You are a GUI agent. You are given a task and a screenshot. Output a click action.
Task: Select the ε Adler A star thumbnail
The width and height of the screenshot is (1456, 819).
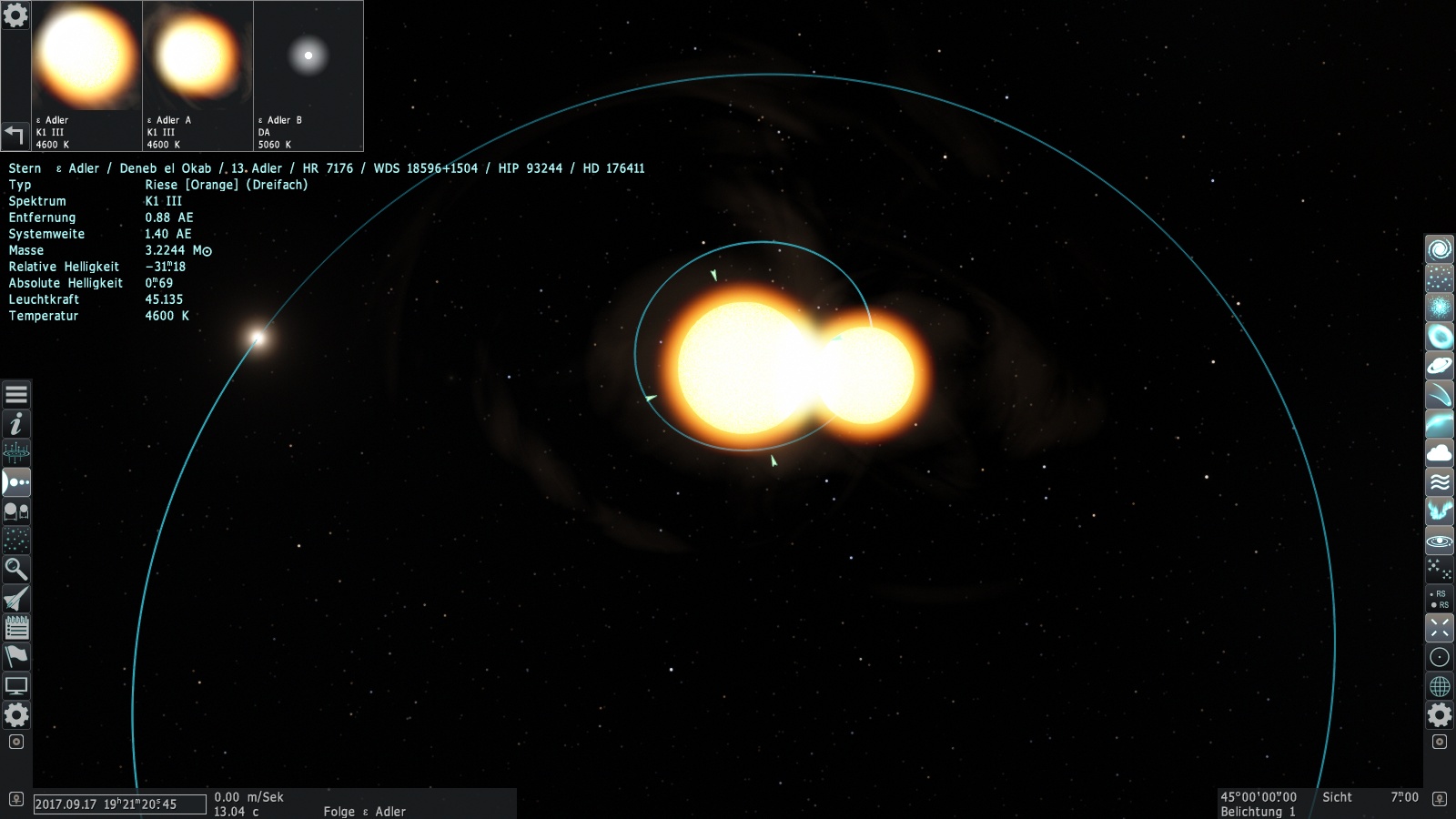197,76
